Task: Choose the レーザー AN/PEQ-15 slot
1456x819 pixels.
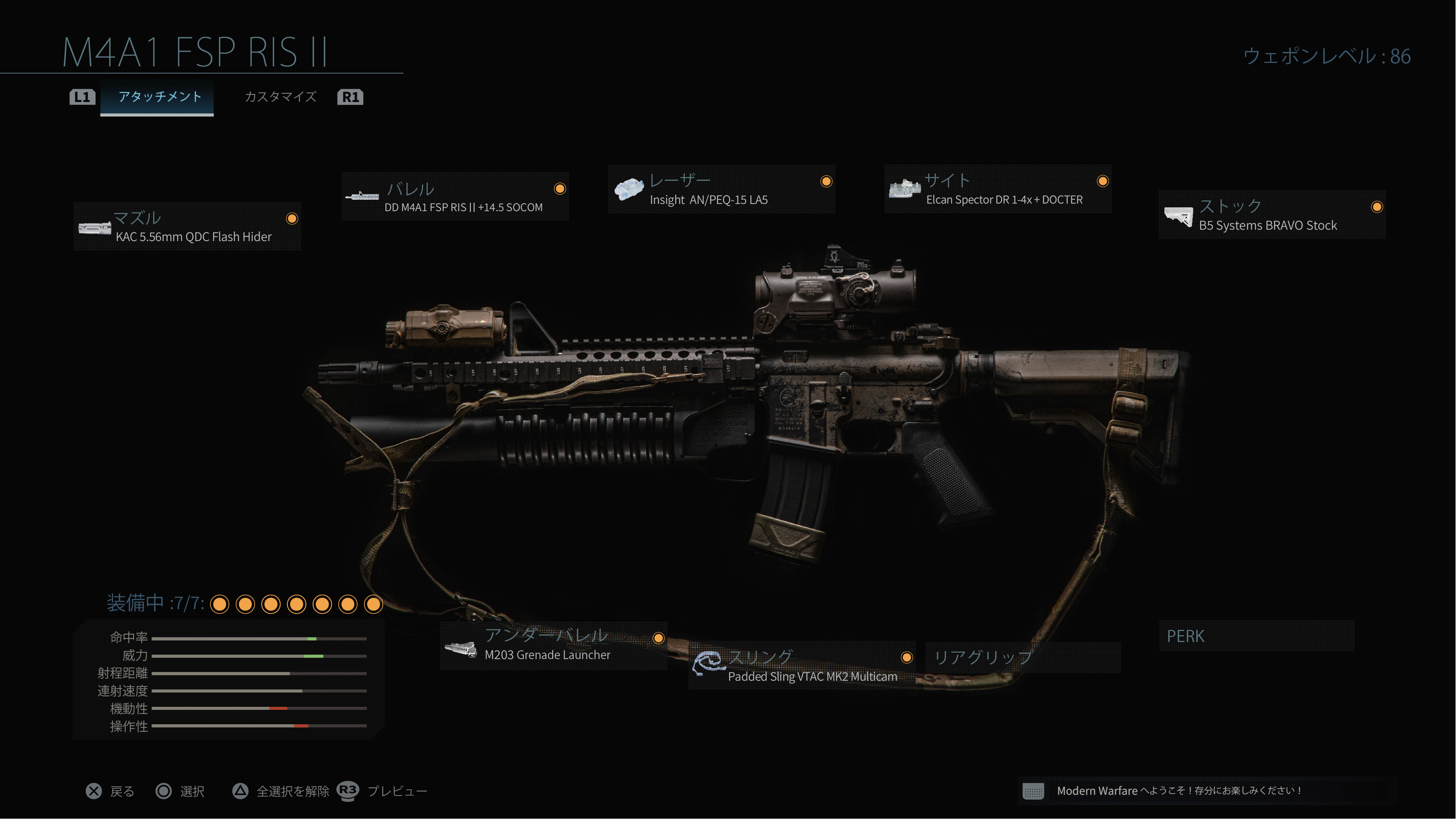Action: point(721,189)
